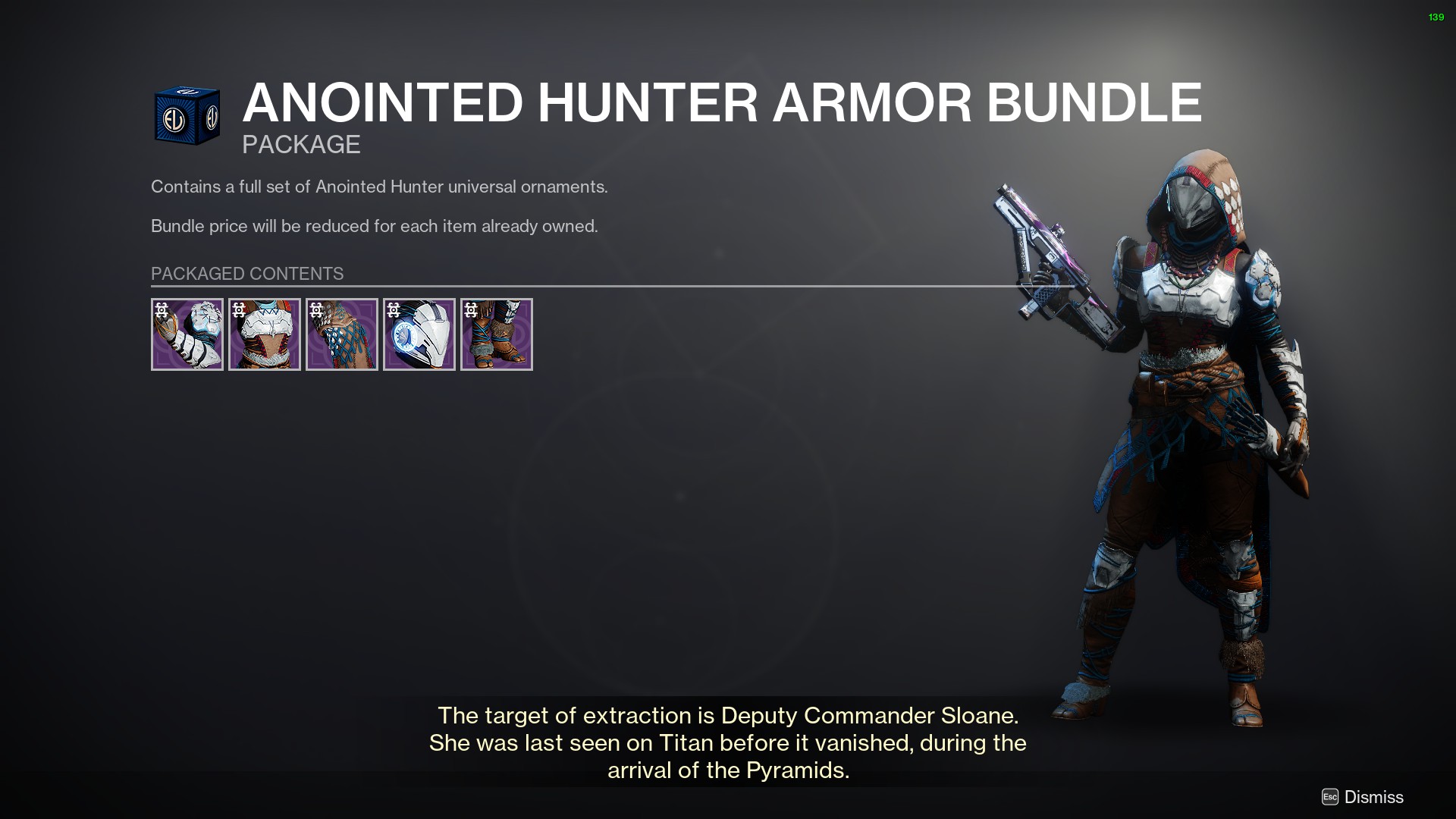Select the Anointed Hunter boots ornament
The width and height of the screenshot is (1456, 819).
tap(497, 334)
